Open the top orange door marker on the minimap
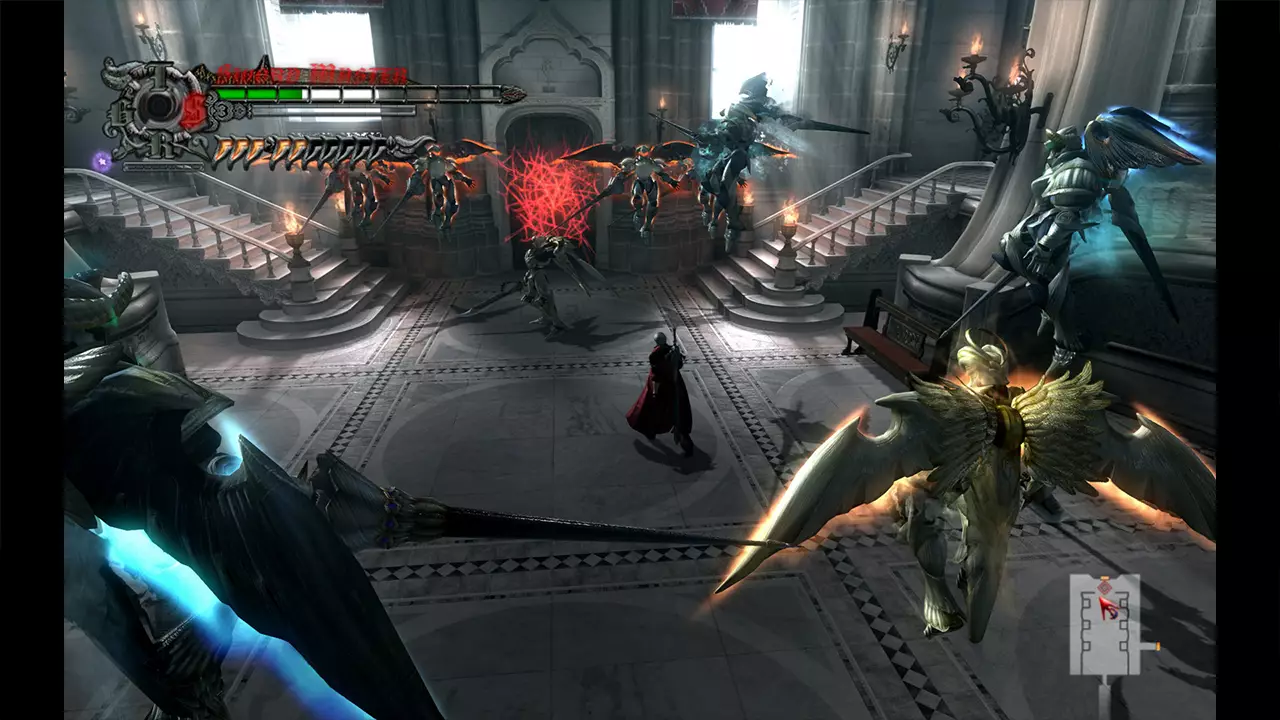The image size is (1280, 720). [x=1105, y=577]
